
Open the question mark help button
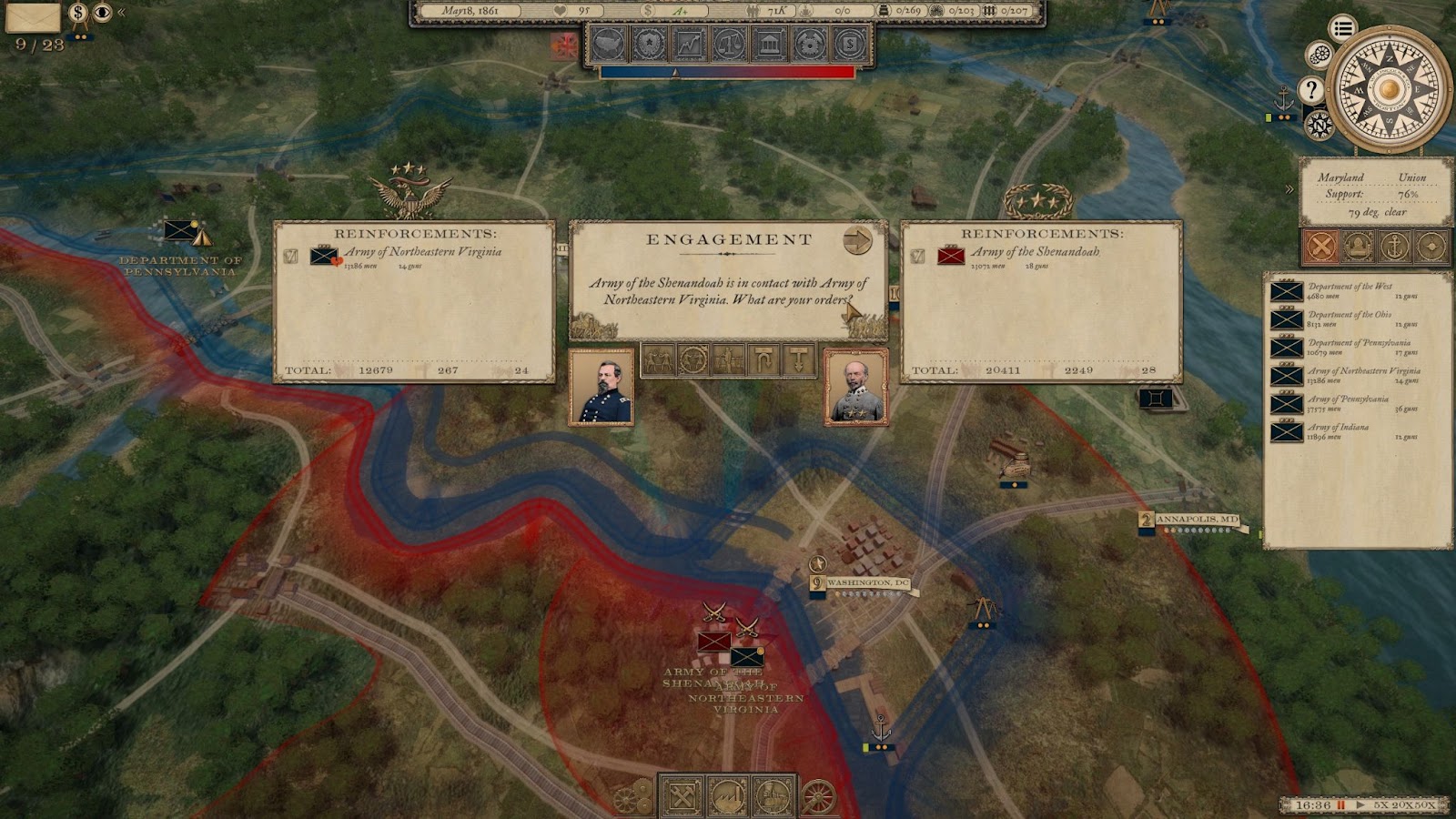[x=1310, y=89]
